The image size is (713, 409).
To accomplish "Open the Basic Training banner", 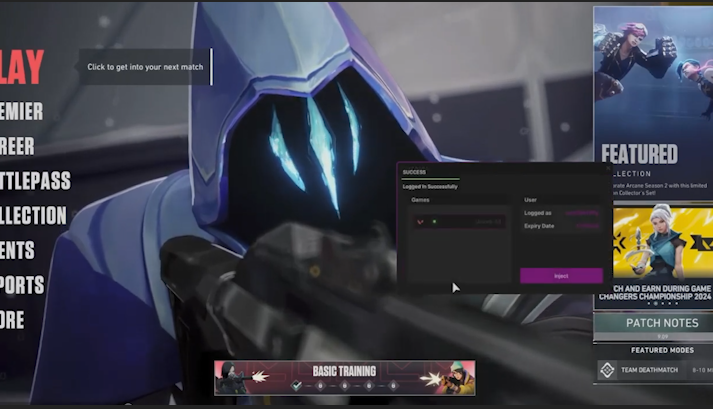I will click(344, 377).
